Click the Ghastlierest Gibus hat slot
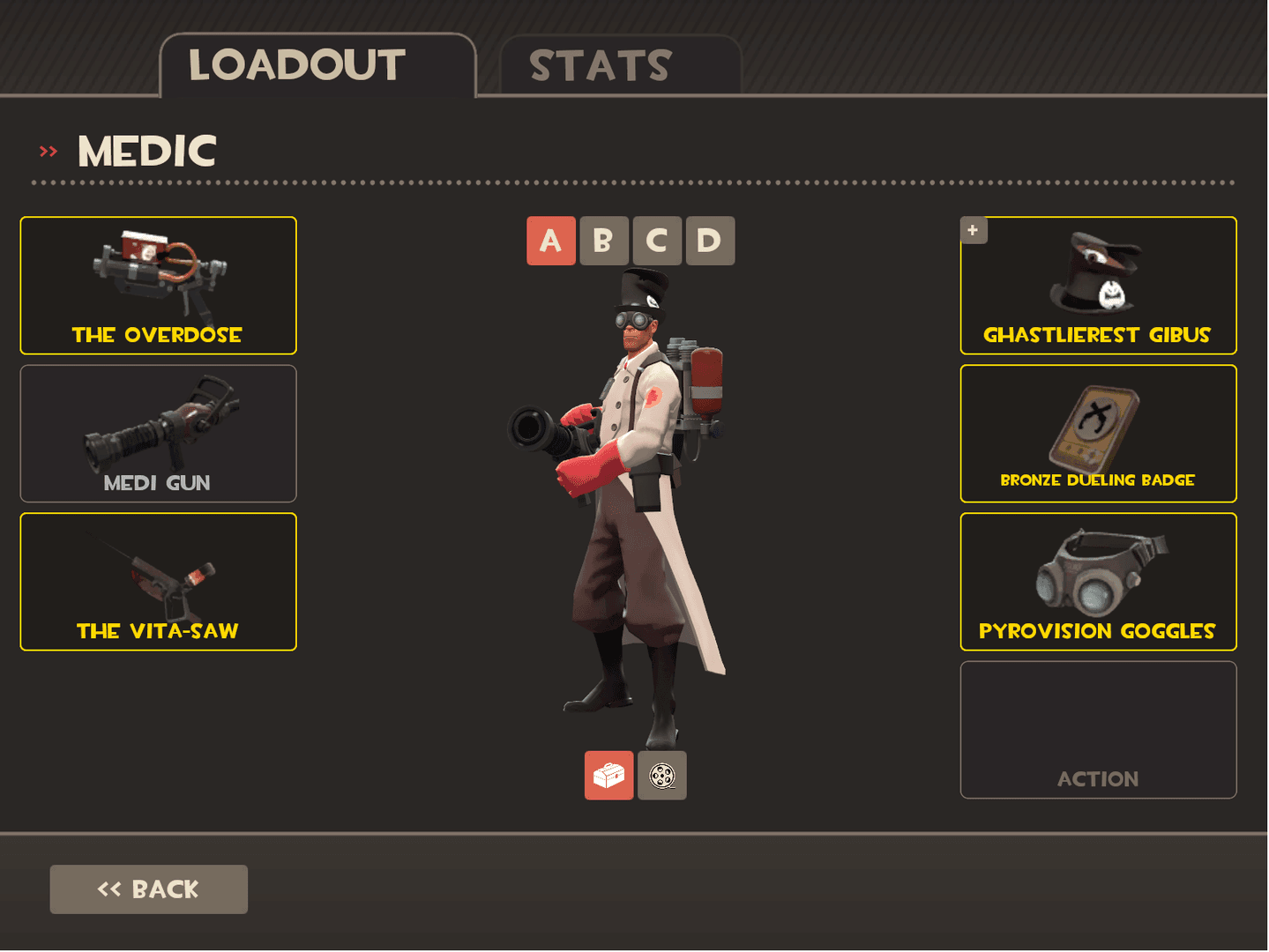 [1098, 286]
